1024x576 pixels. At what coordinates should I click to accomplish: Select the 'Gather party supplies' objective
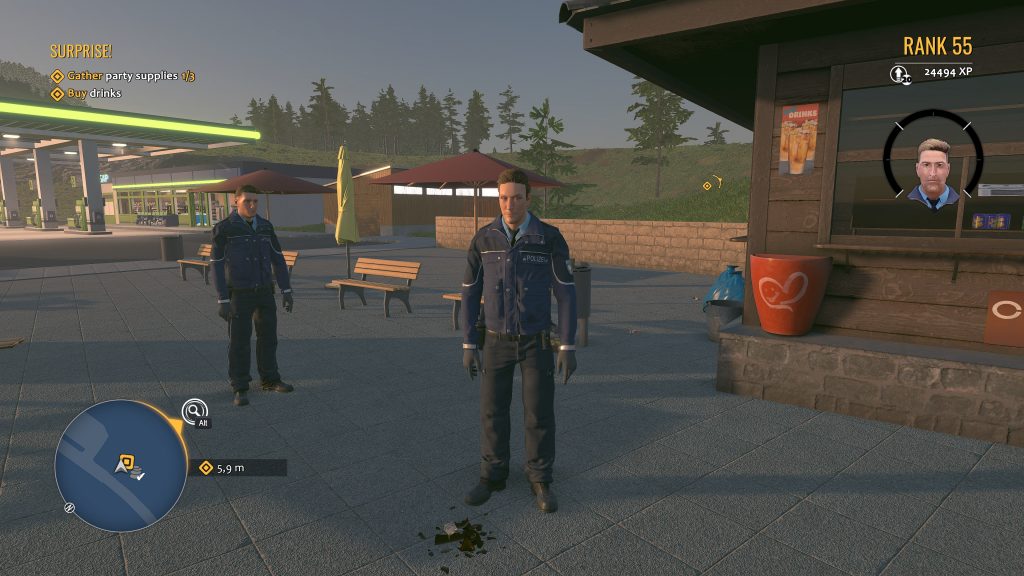tap(123, 76)
